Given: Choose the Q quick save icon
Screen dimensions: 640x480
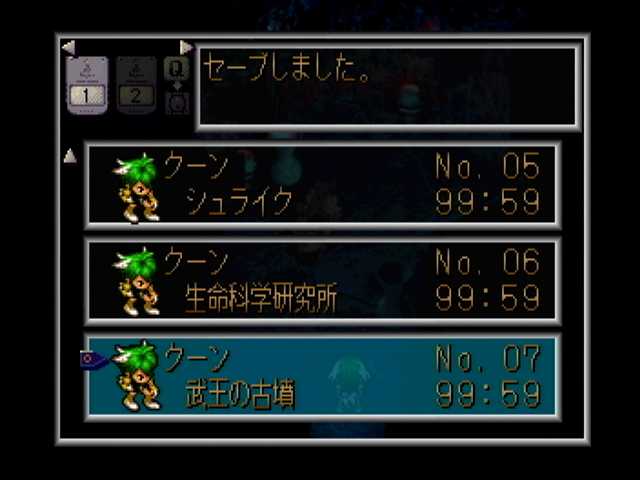Looking at the screenshot, I should point(176,70).
